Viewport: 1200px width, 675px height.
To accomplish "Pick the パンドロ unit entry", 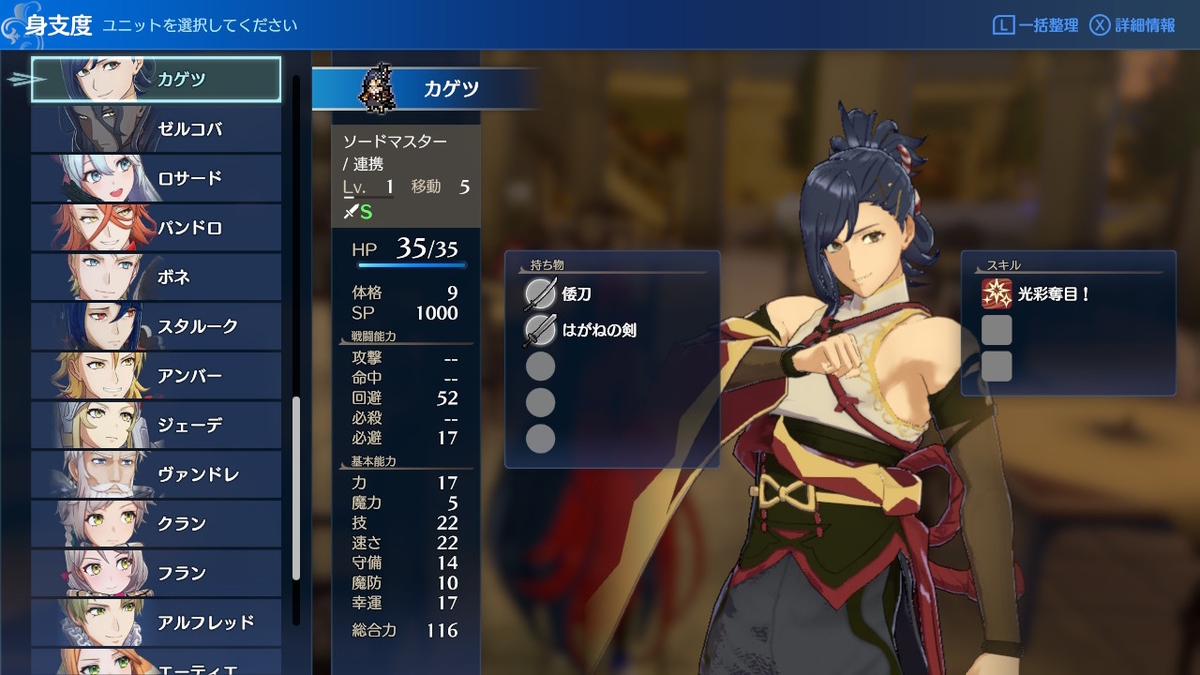I will (156, 228).
